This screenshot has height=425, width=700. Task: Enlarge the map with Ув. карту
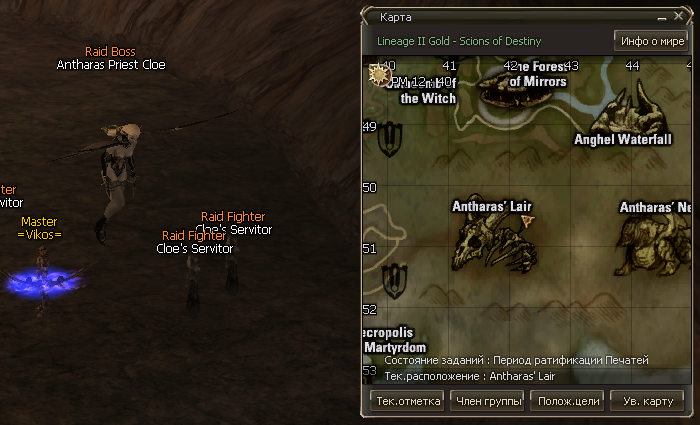(x=647, y=401)
